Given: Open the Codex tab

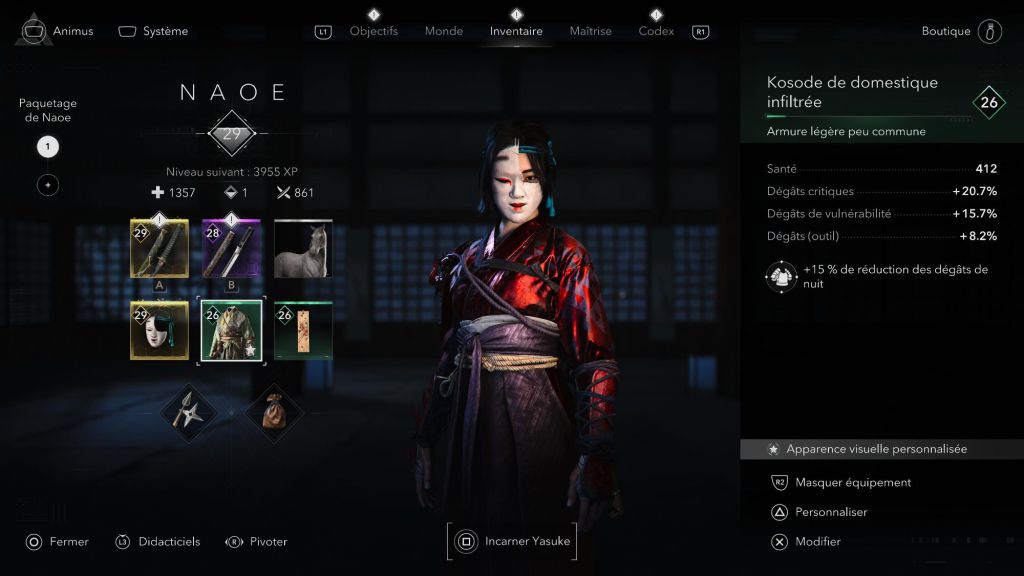Looking at the screenshot, I should (656, 31).
